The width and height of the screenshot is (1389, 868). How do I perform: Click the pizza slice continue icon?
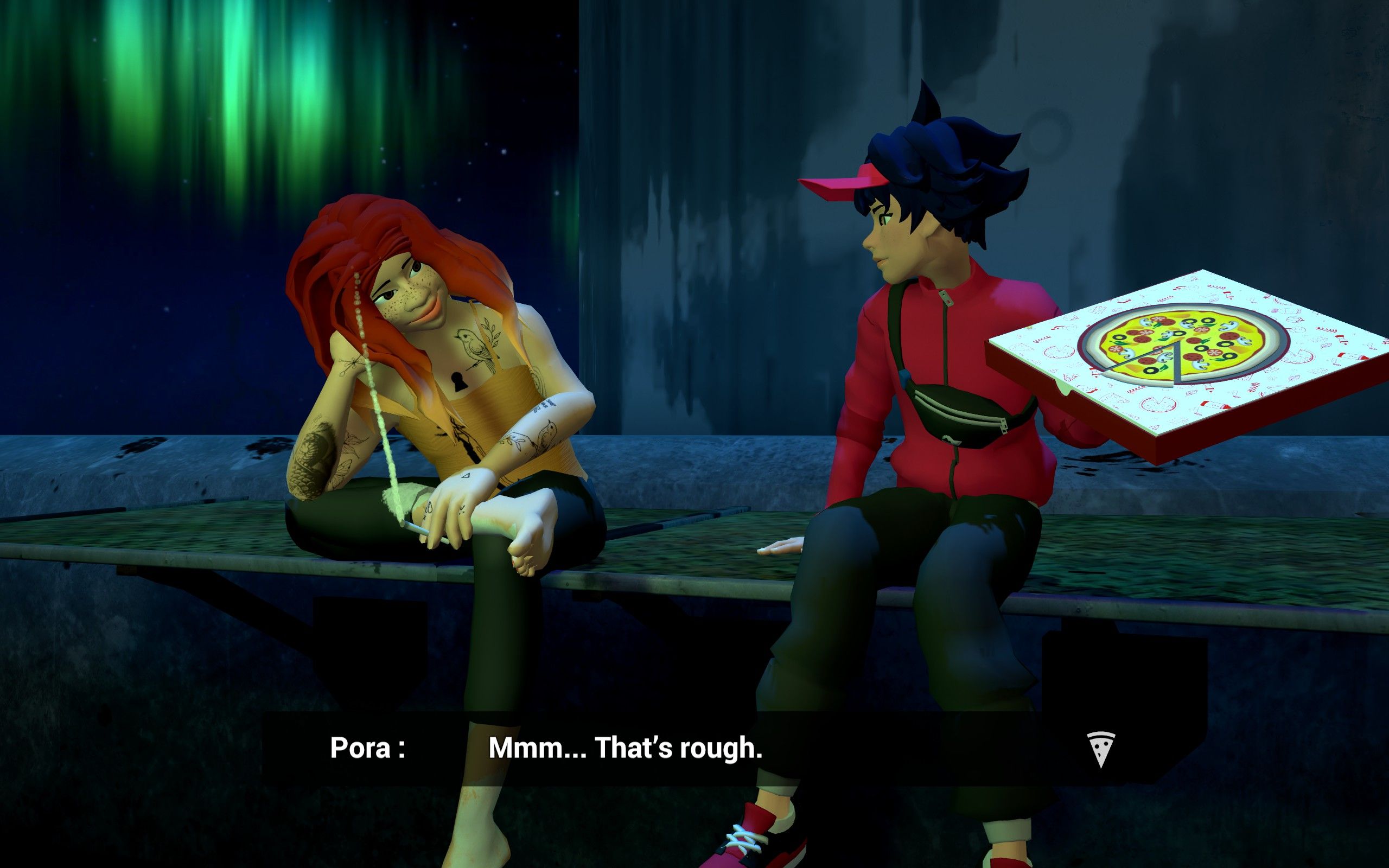click(1100, 749)
